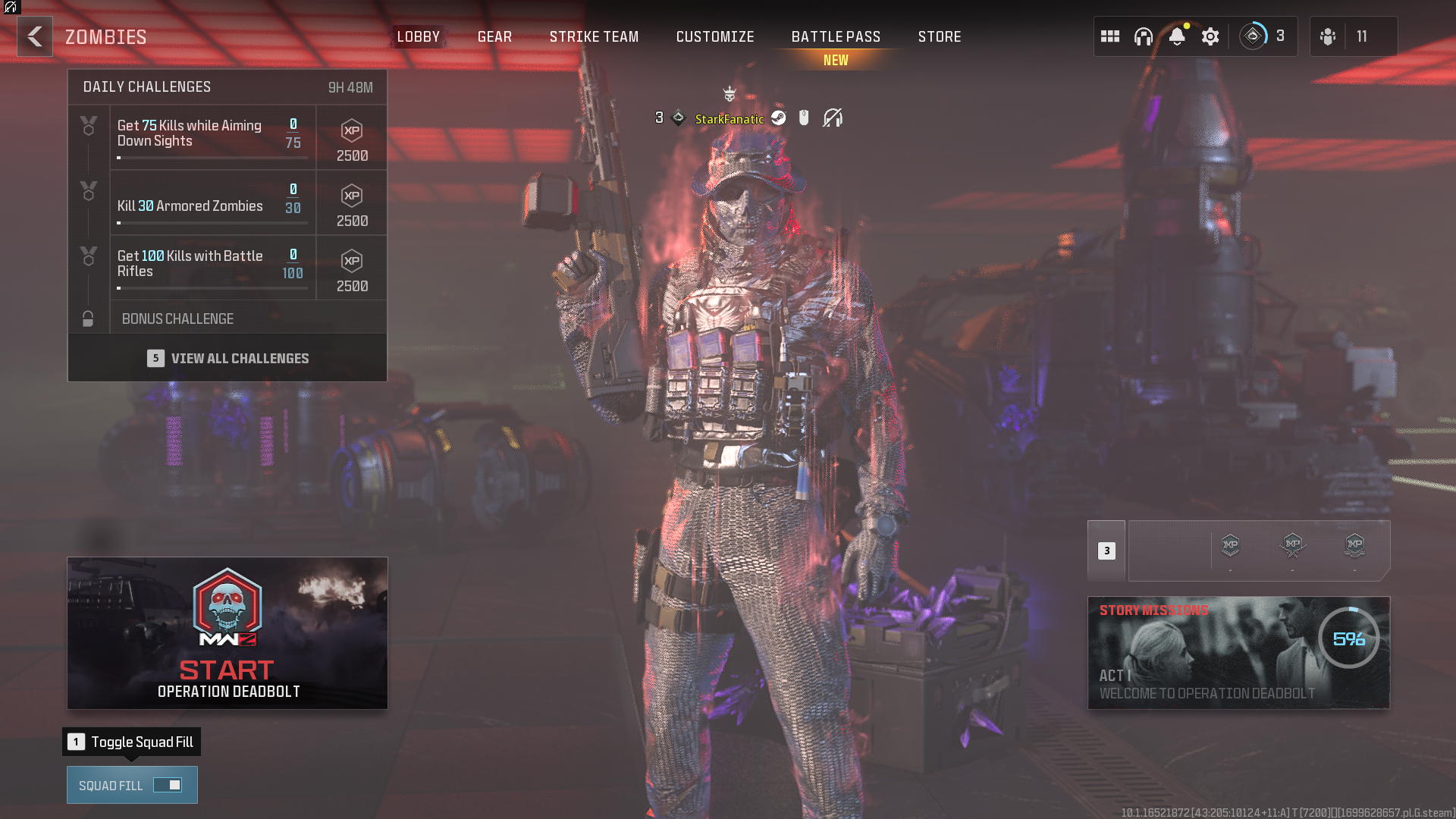Go back with the left arrow from Zombies

tap(34, 36)
